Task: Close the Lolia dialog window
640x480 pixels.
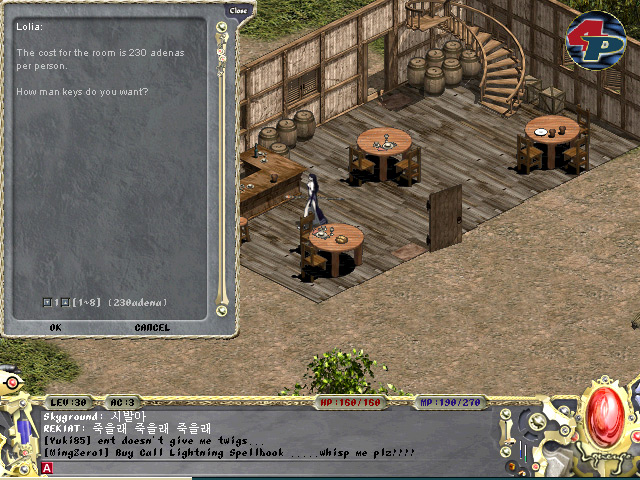Action: [x=238, y=10]
